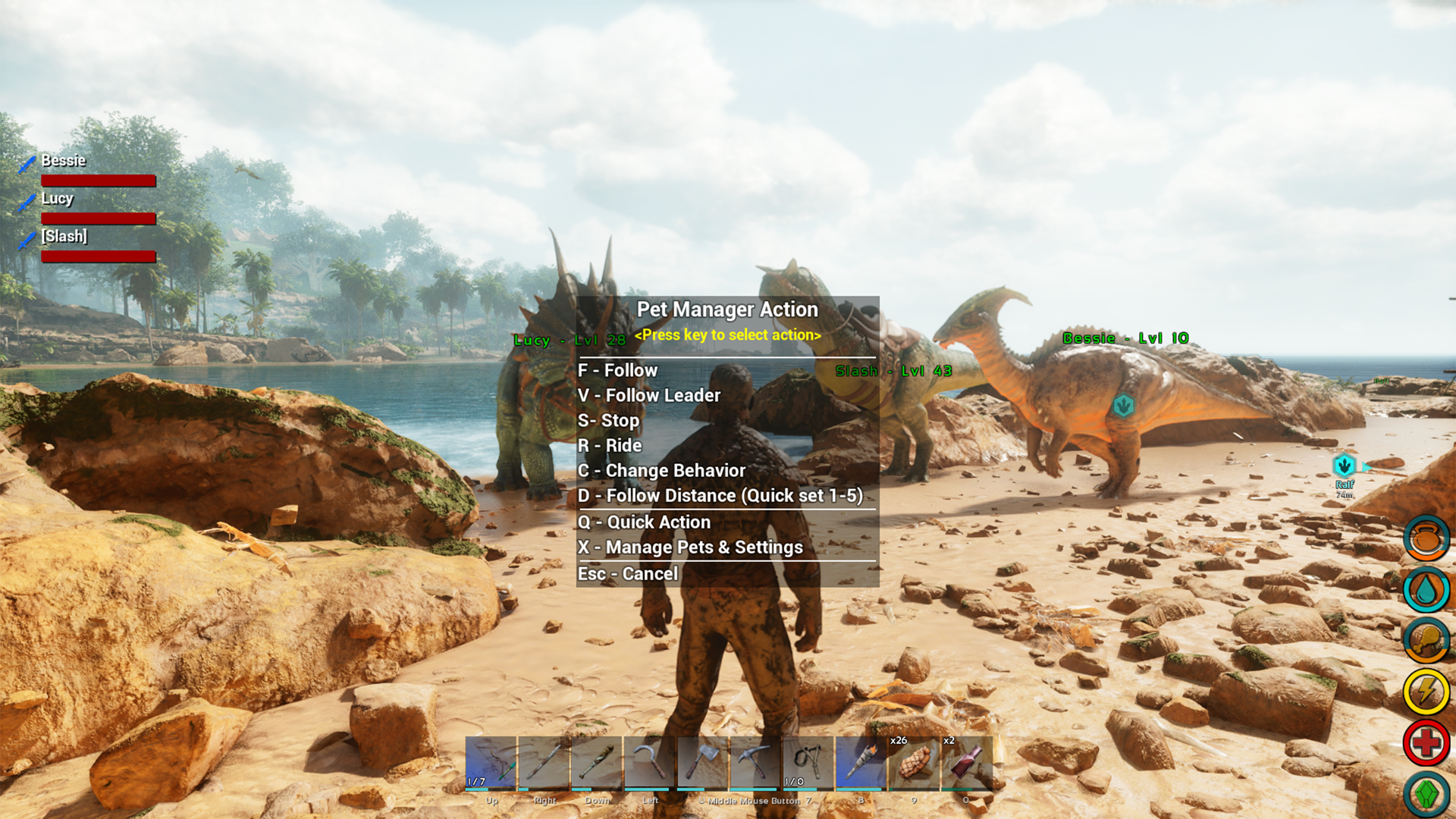
Task: Select the Ride option
Action: click(x=610, y=445)
